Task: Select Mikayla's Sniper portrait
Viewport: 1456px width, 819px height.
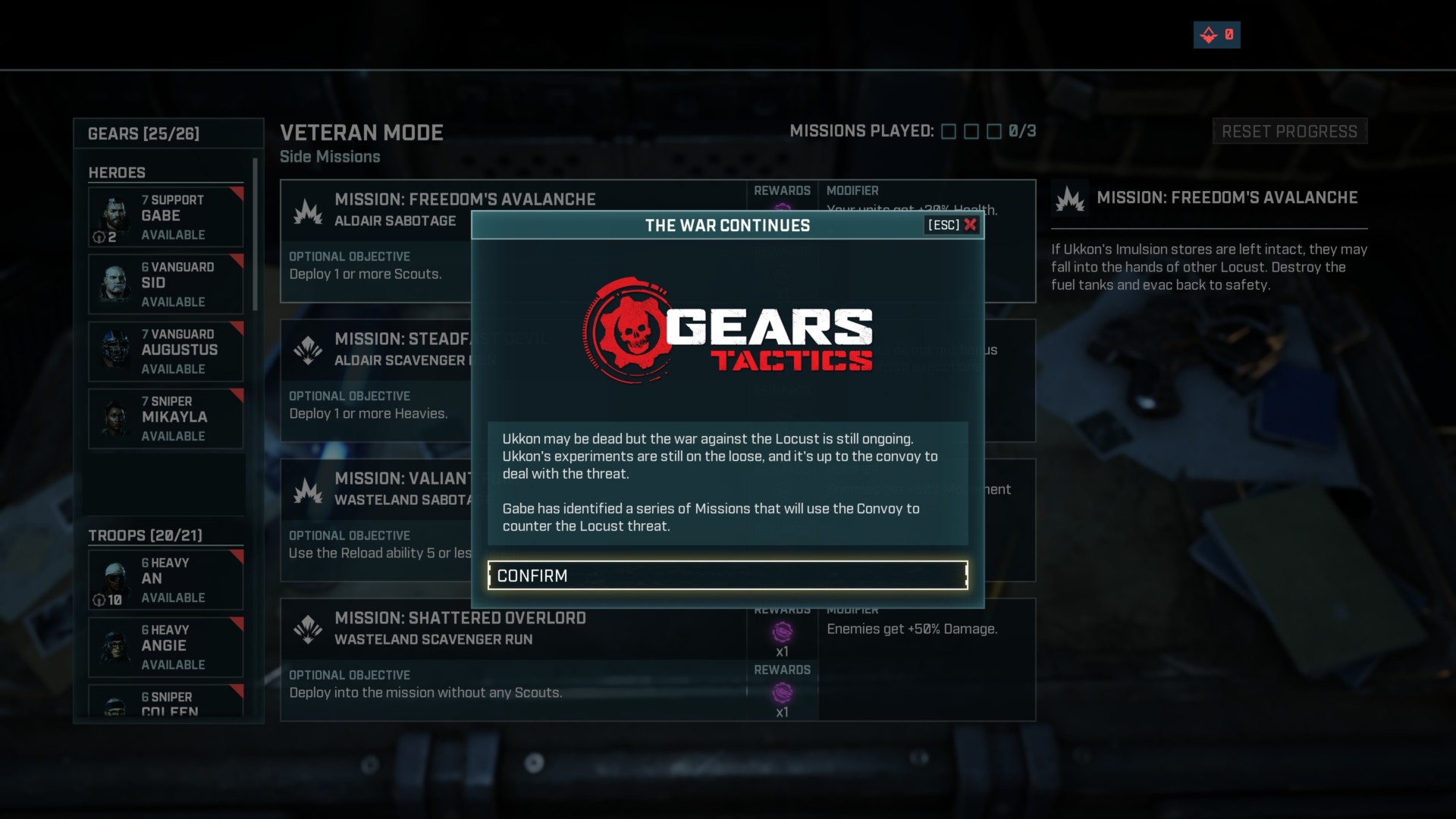Action: (x=115, y=418)
